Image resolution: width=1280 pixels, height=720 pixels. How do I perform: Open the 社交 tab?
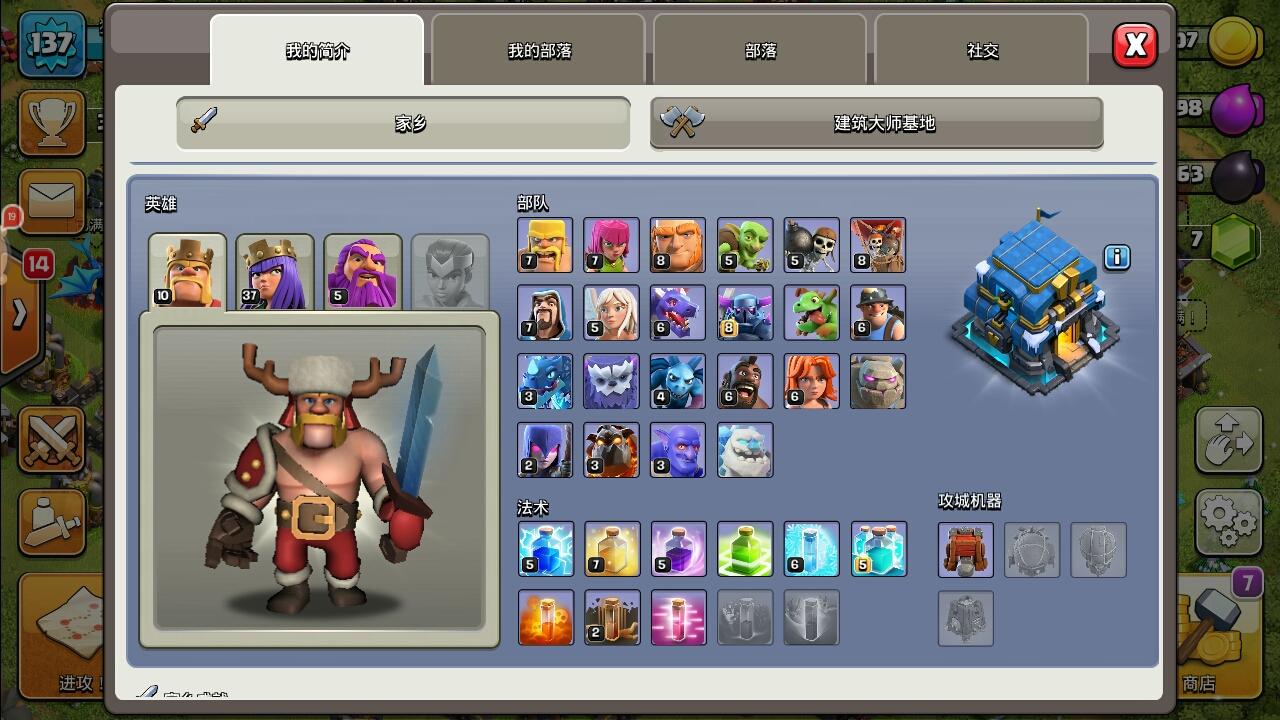[981, 50]
